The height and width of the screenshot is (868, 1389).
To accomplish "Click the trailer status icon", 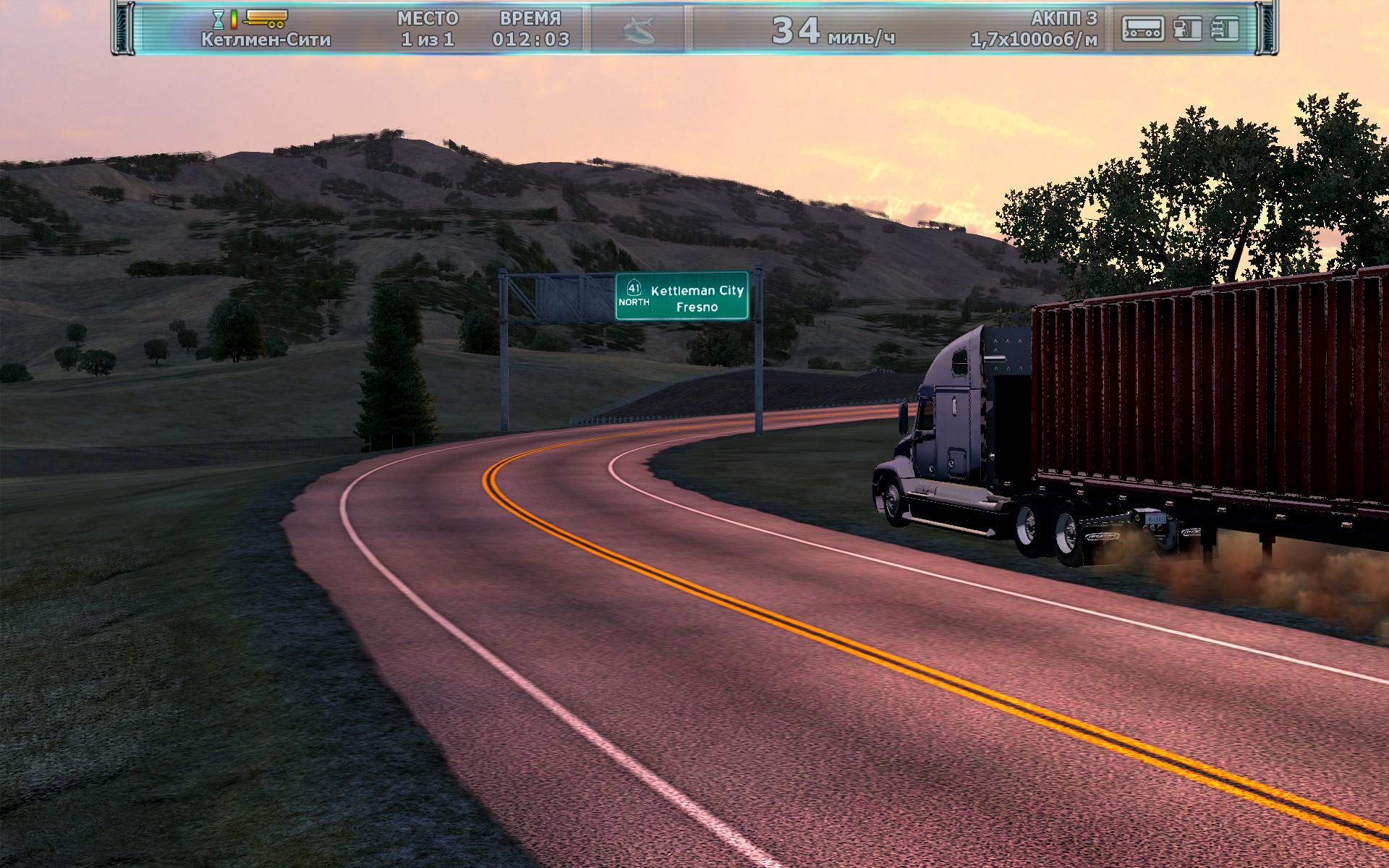I will (x=1142, y=29).
